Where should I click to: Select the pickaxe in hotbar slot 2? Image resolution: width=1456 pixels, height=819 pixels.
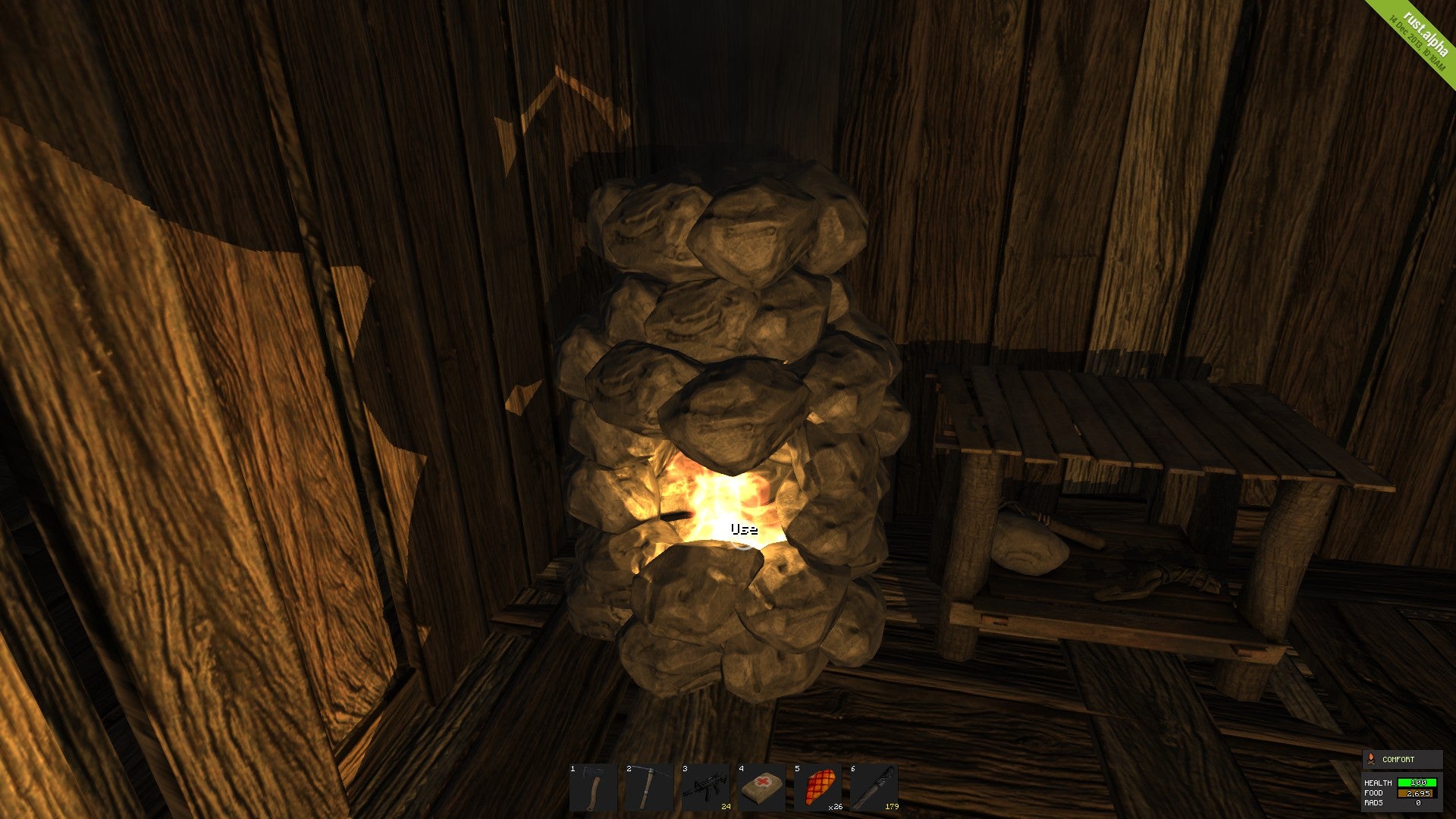[650, 787]
